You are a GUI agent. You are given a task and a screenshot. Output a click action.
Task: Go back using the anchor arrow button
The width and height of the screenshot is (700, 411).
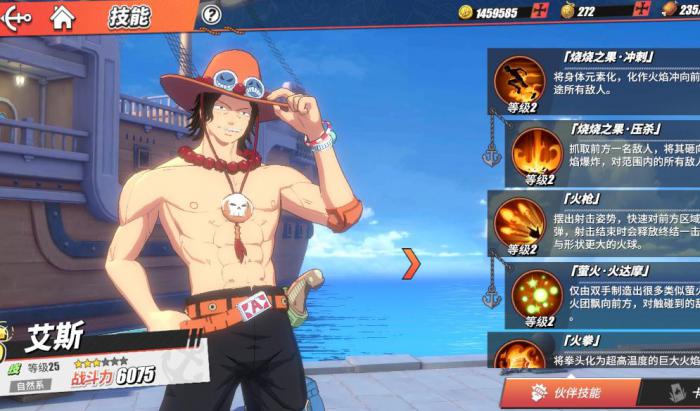pos(18,15)
